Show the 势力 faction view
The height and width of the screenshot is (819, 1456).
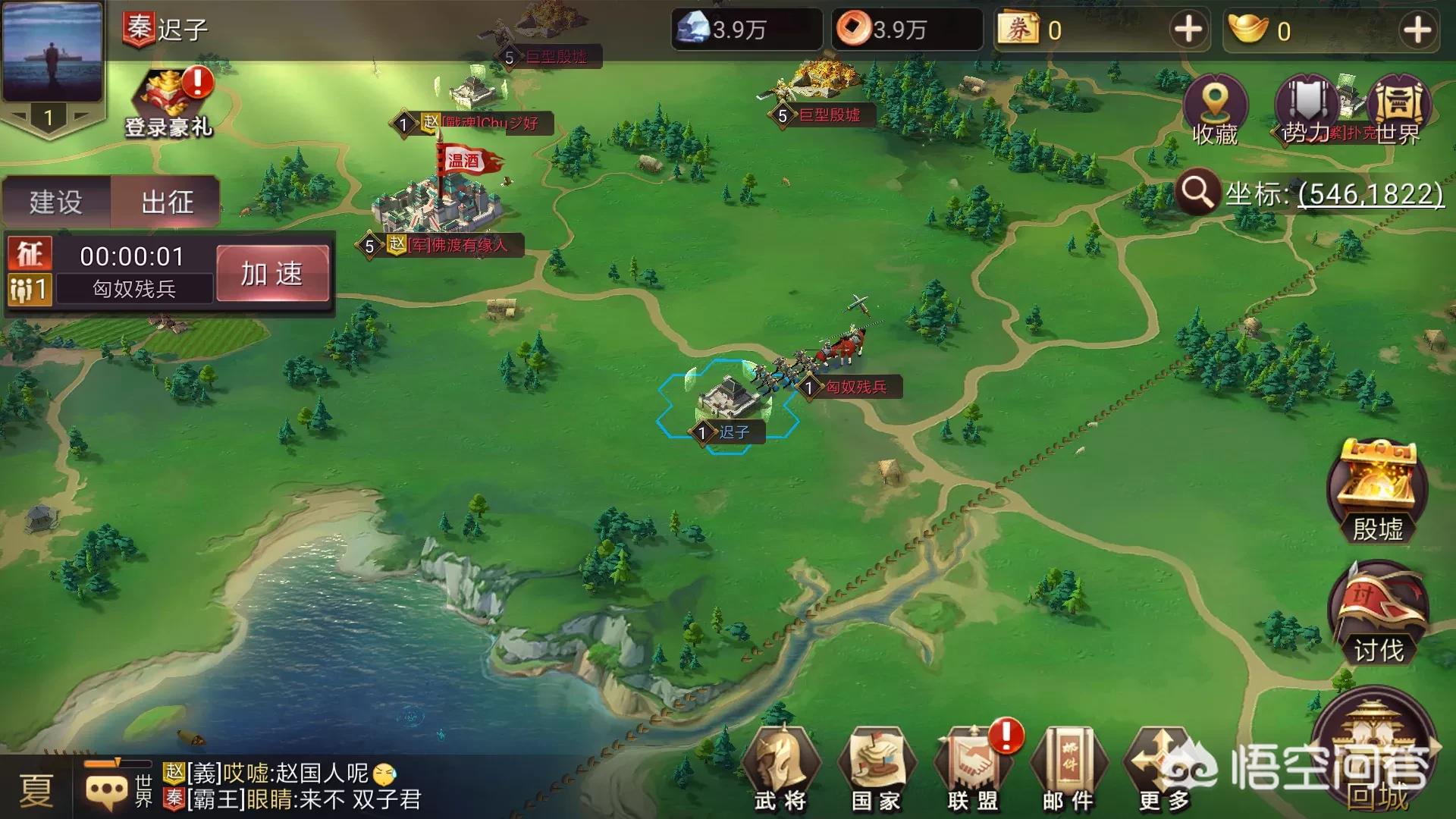pyautogui.click(x=1306, y=110)
